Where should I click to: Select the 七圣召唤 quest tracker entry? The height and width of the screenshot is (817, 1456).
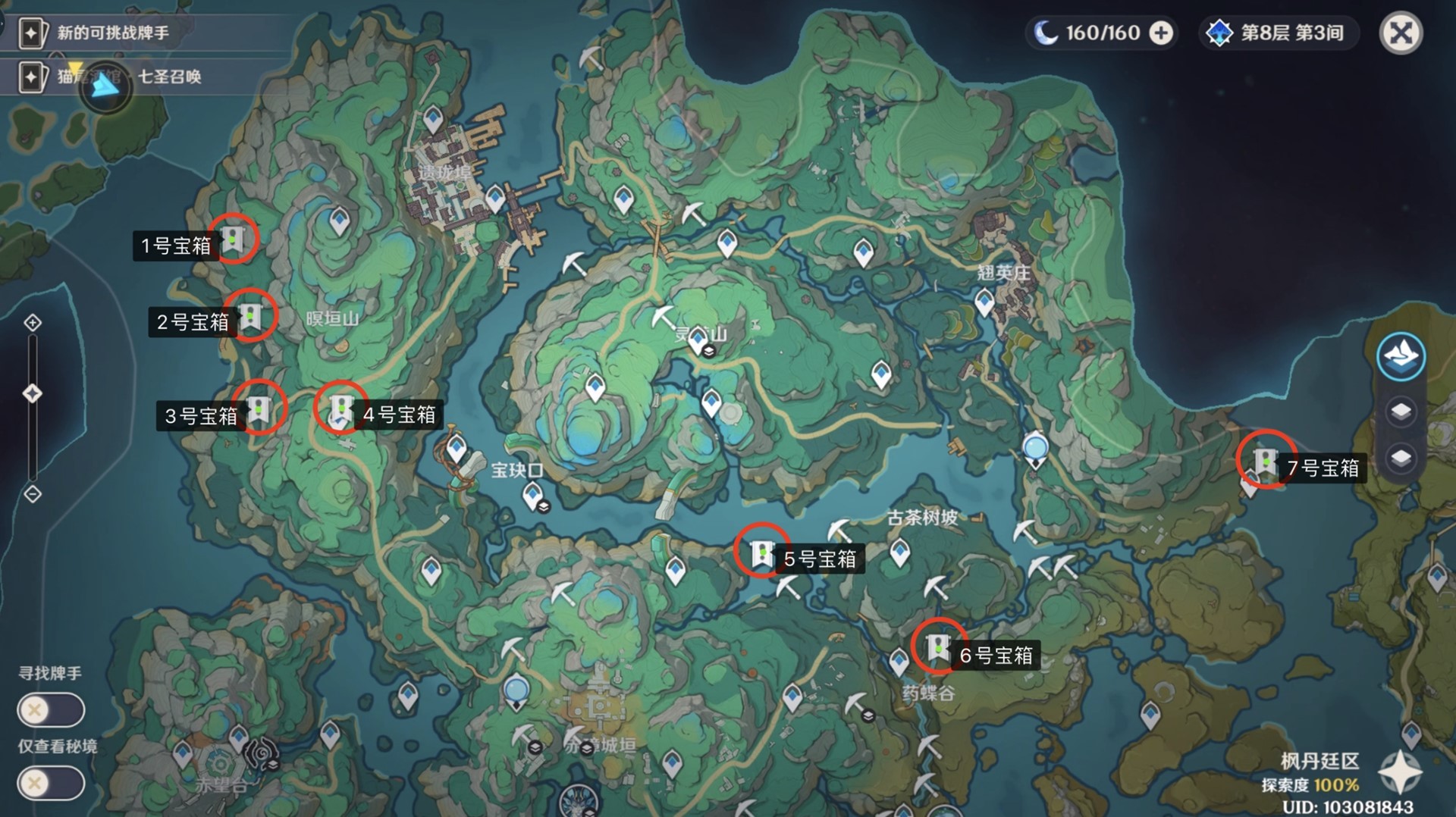pyautogui.click(x=169, y=77)
